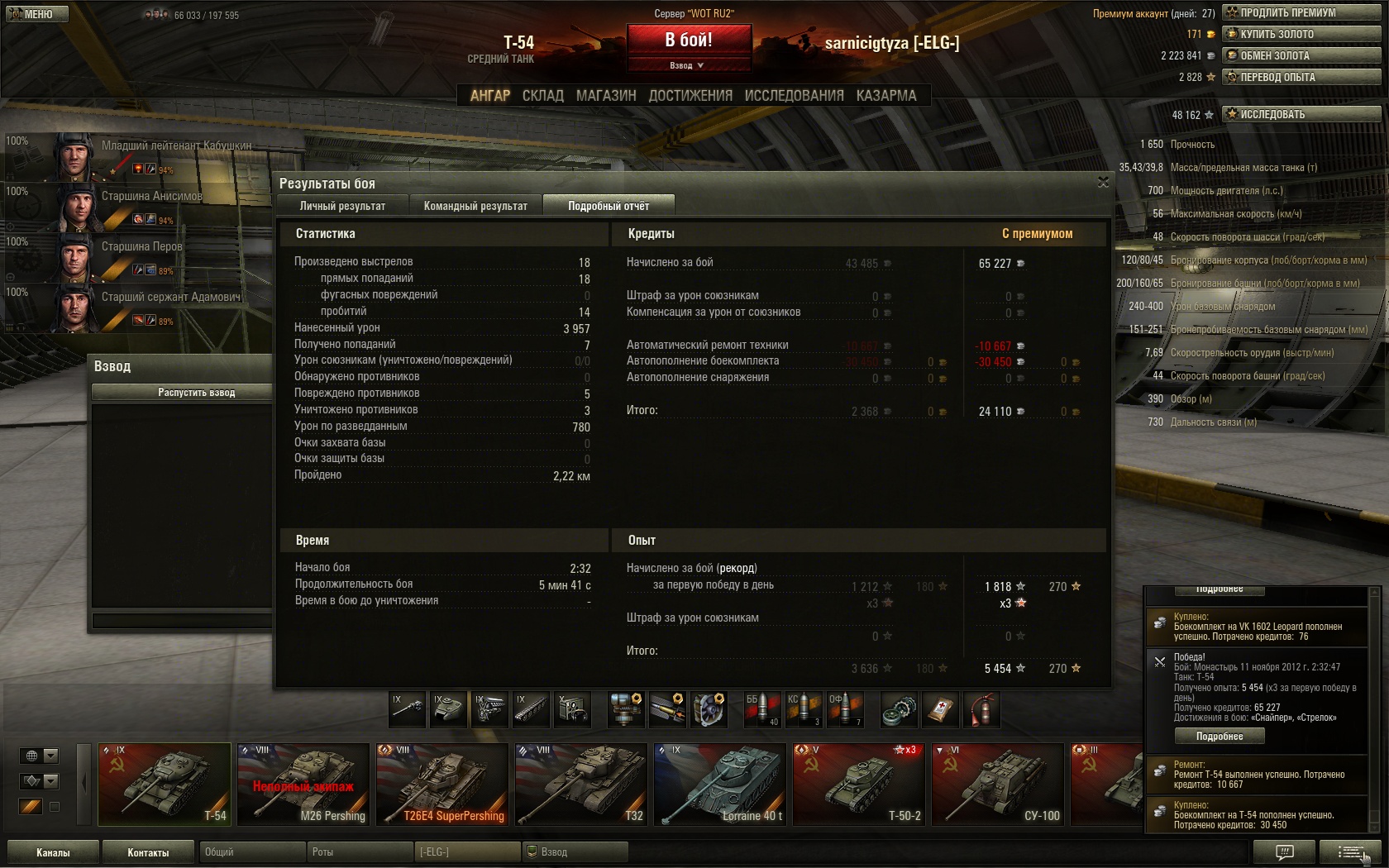Switch to the Склад section
Image resolution: width=1389 pixels, height=868 pixels.
point(542,96)
